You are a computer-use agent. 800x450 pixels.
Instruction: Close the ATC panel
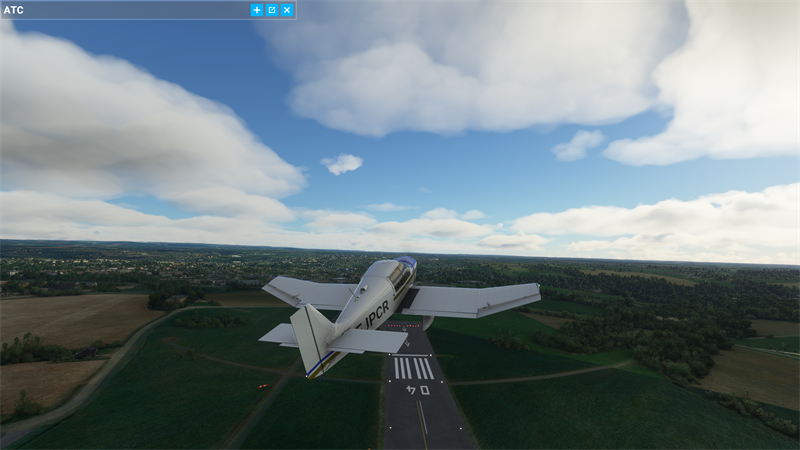click(x=287, y=10)
